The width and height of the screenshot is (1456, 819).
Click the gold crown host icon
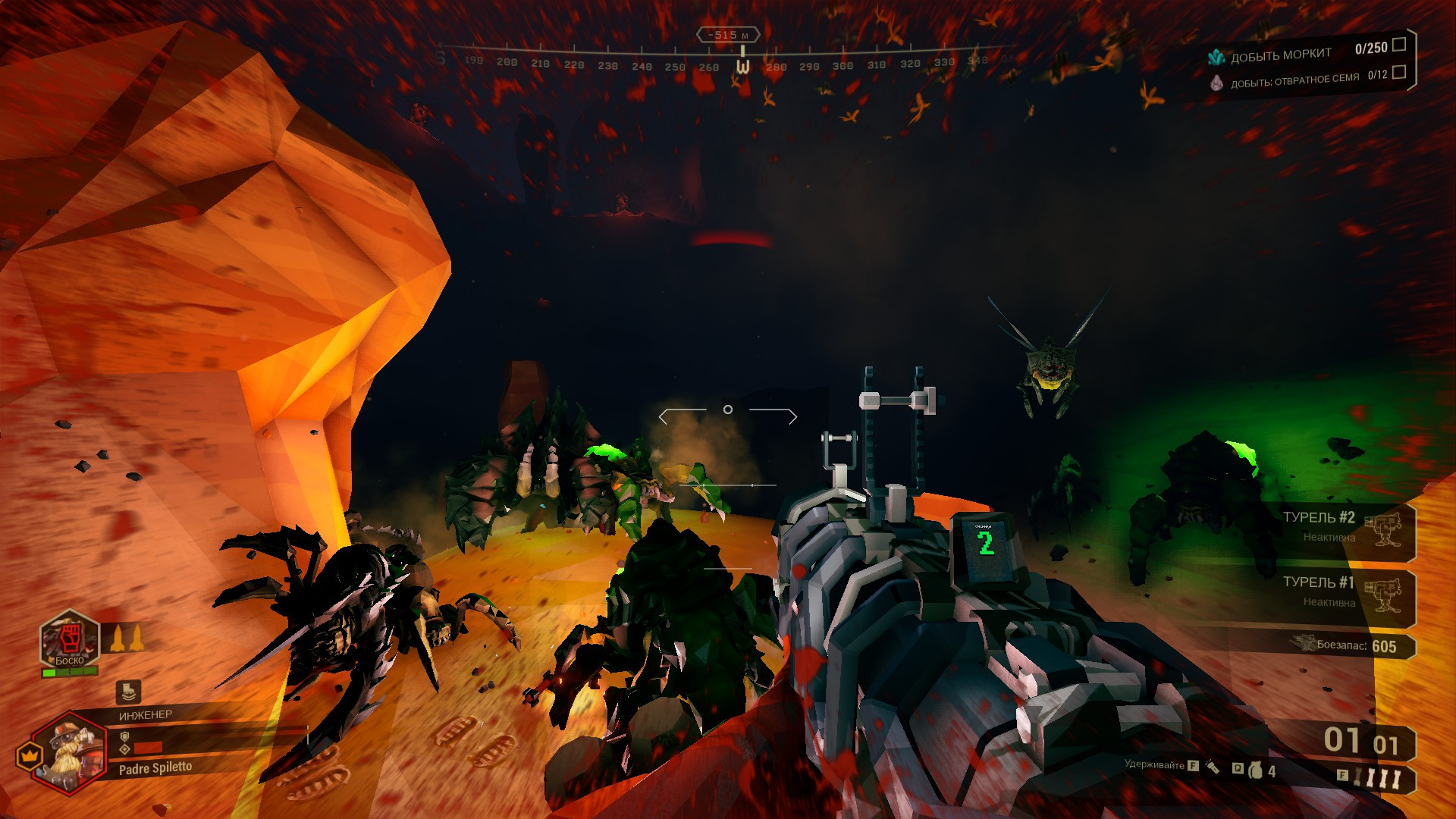(x=29, y=755)
